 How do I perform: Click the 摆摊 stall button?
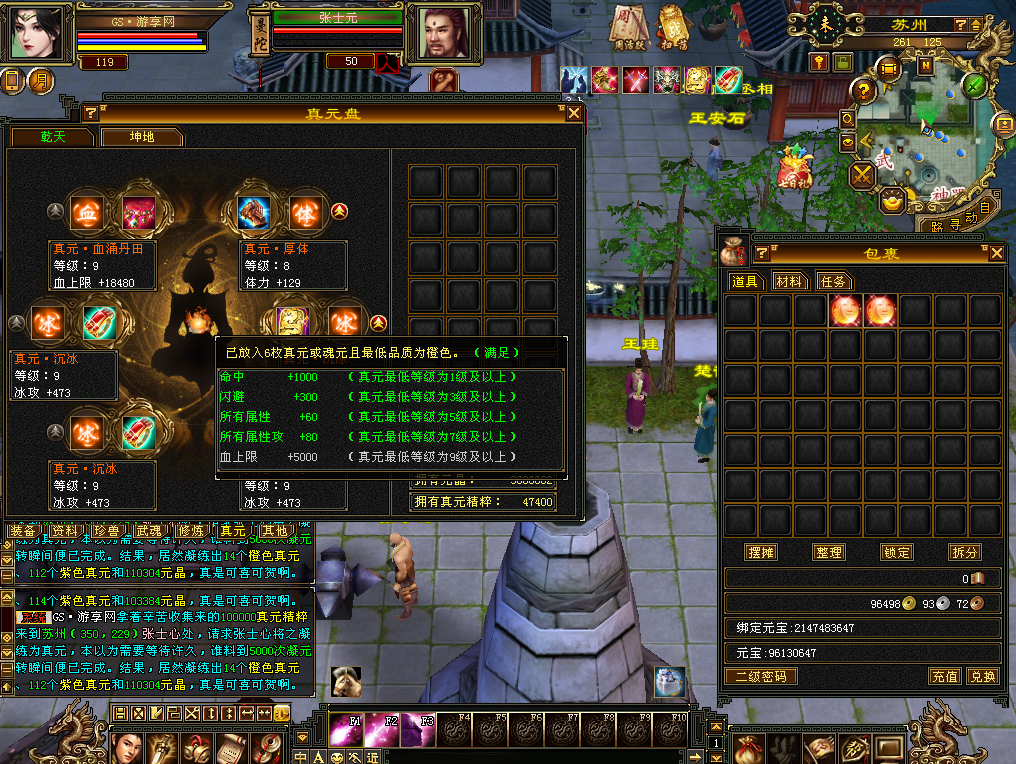(761, 552)
